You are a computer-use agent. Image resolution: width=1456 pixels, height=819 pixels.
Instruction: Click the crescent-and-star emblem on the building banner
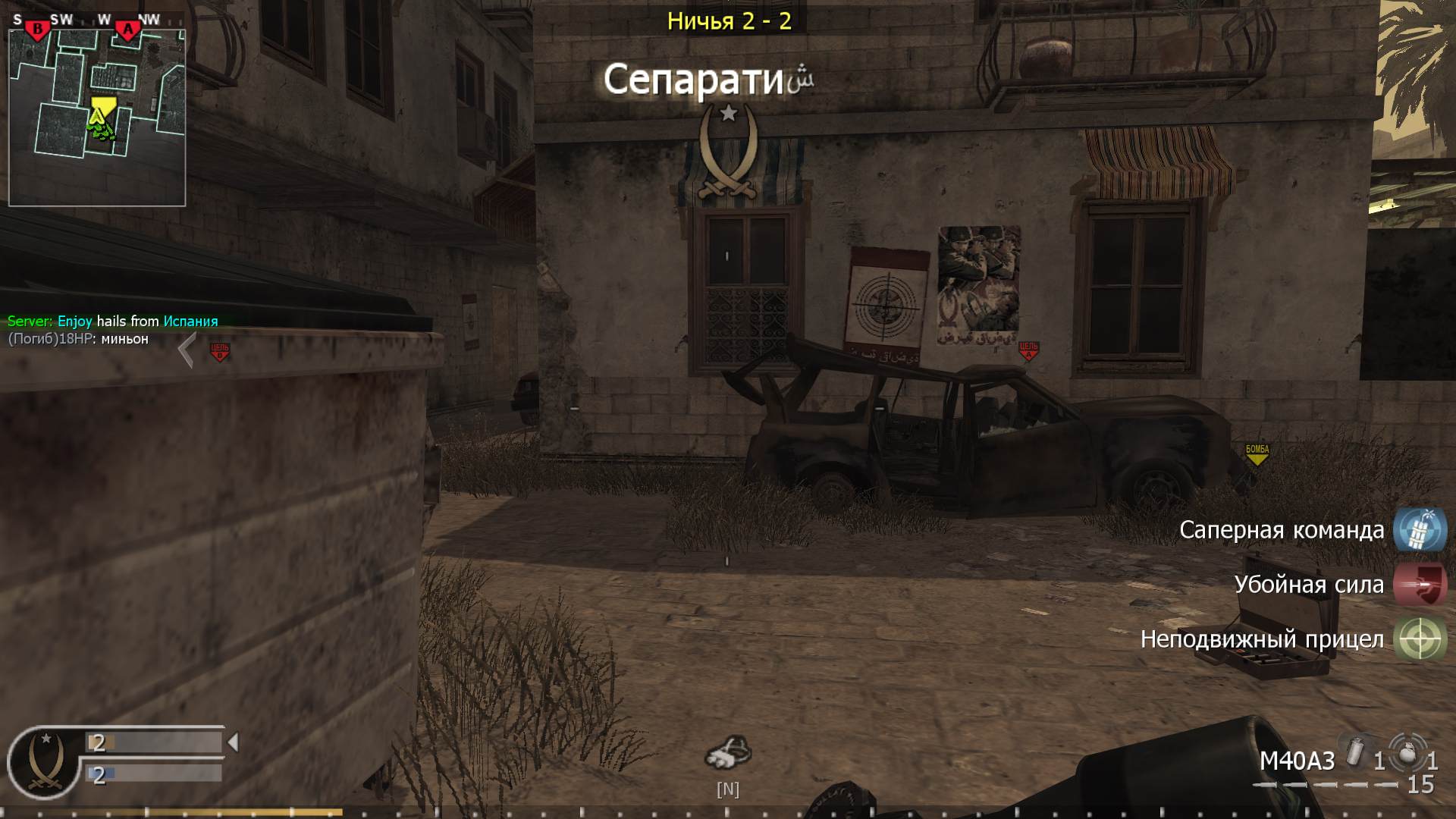tap(730, 149)
